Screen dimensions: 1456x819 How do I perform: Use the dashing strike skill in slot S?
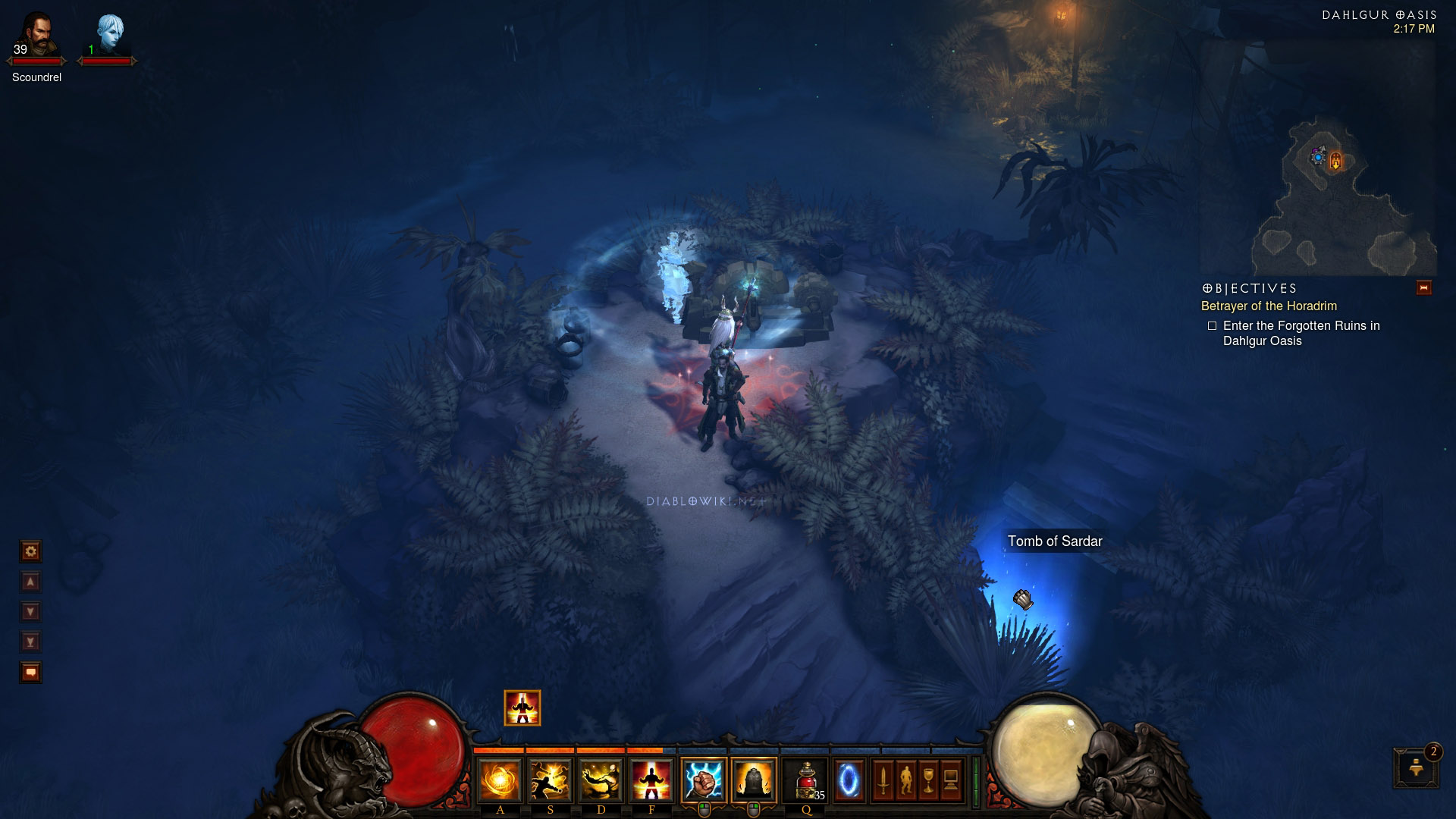coord(551,780)
